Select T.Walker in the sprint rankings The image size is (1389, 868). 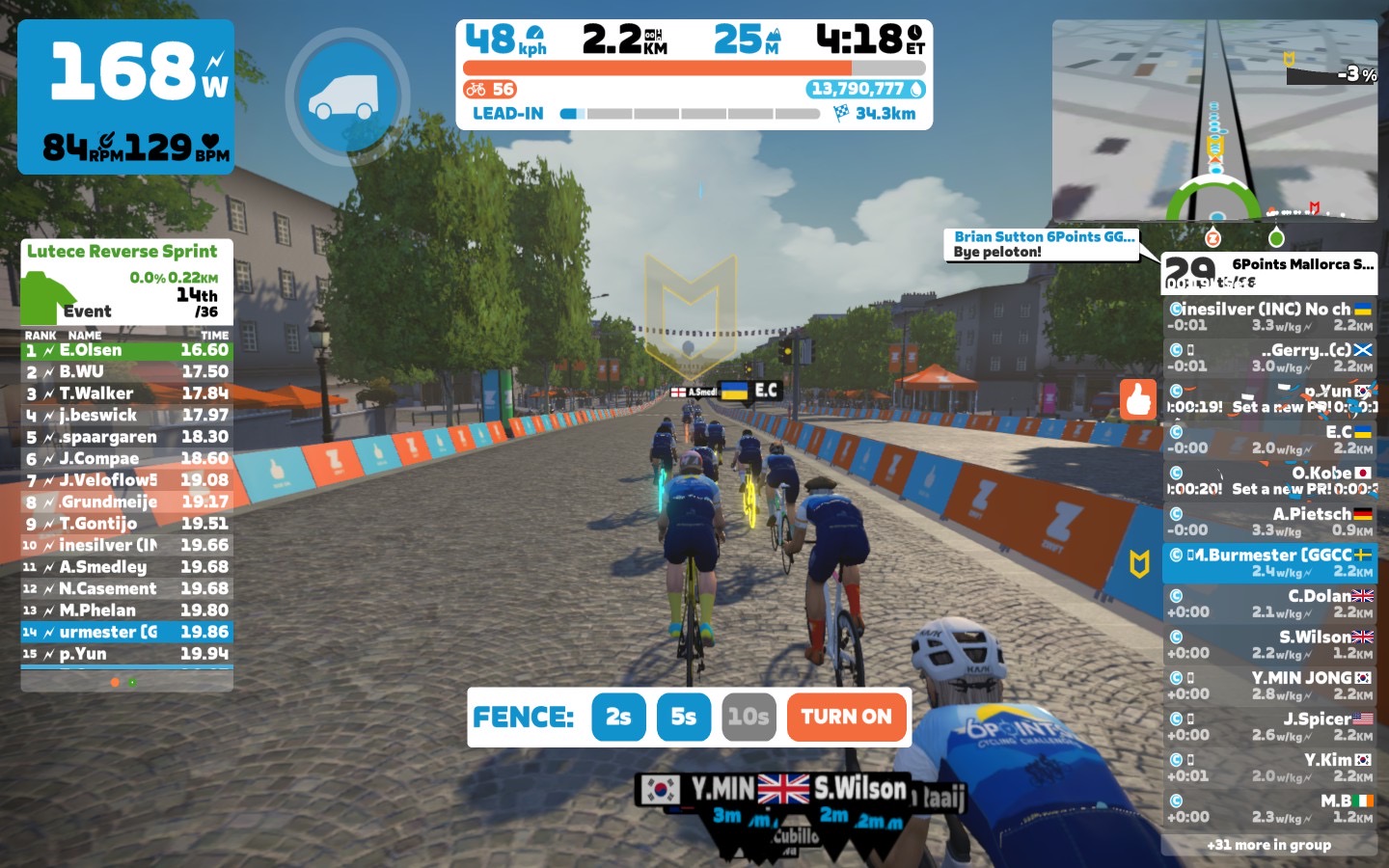tap(126, 393)
